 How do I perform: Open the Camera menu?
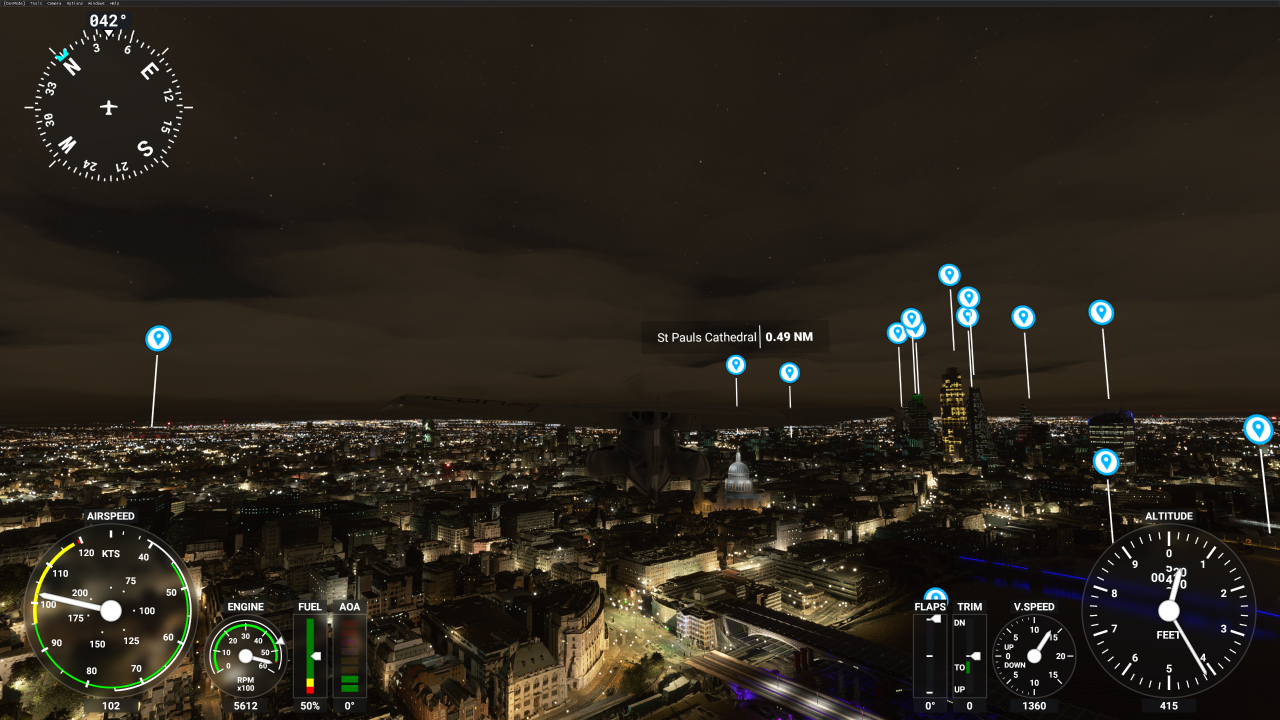pos(54,3)
